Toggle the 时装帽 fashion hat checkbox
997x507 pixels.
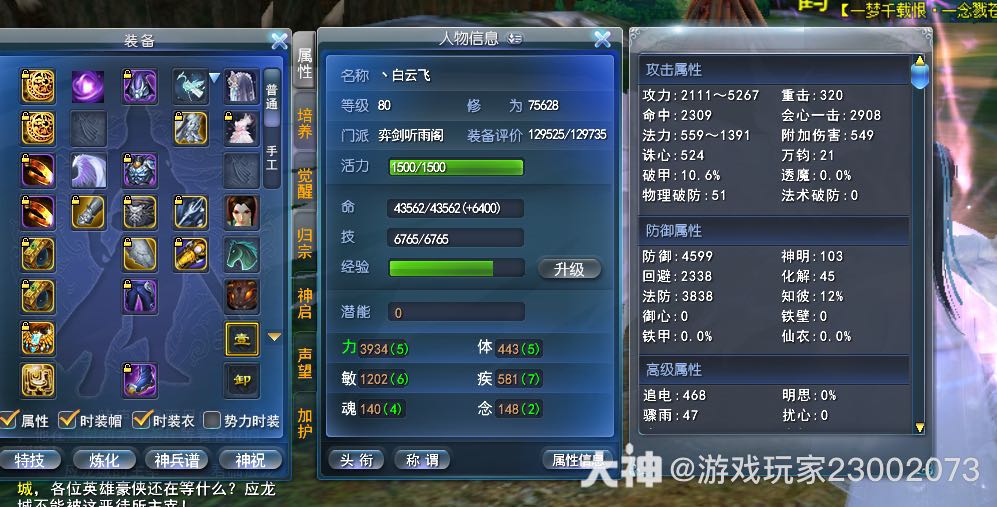pos(68,420)
